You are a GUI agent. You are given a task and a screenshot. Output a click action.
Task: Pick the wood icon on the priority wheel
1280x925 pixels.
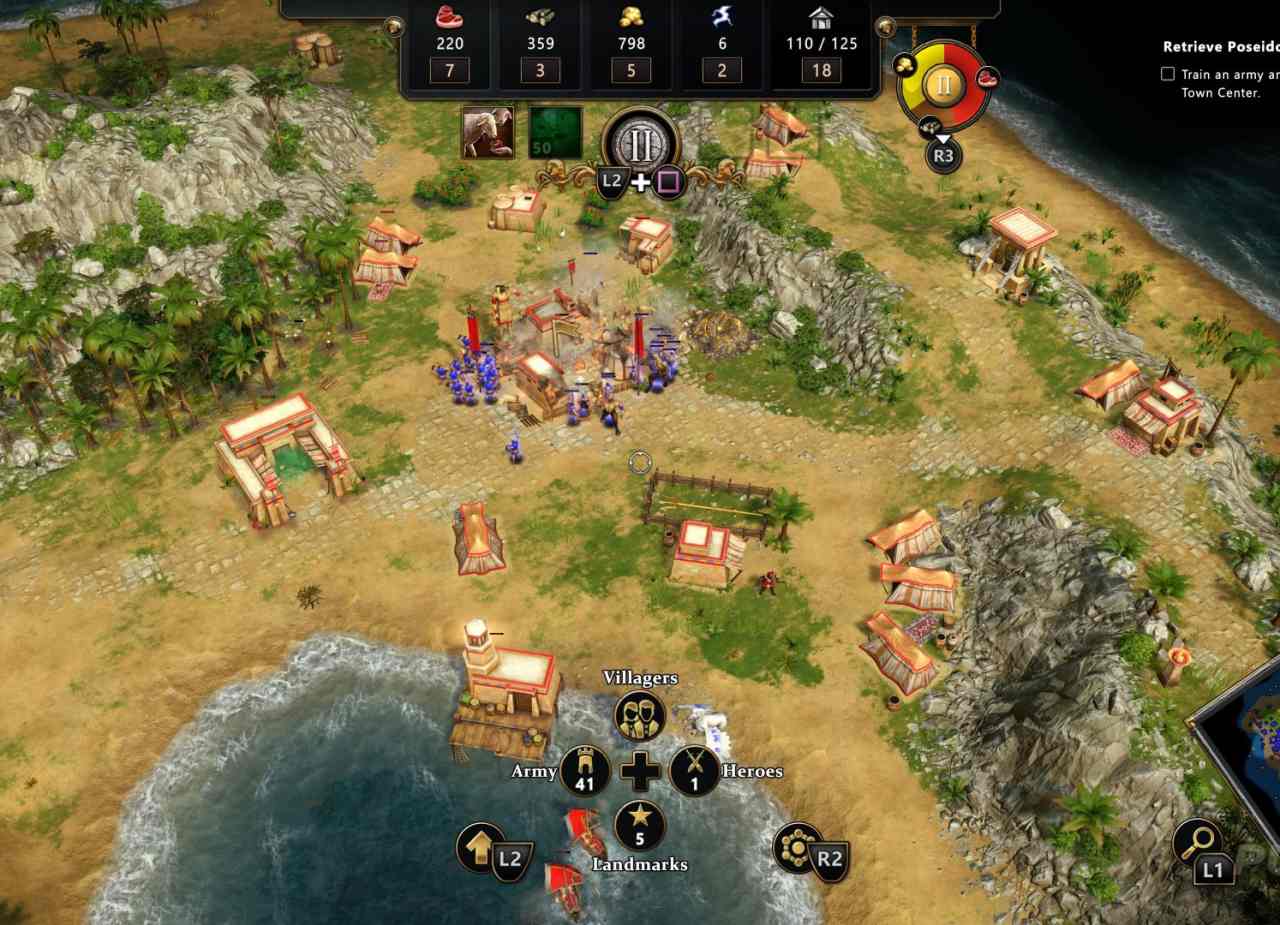tap(932, 125)
